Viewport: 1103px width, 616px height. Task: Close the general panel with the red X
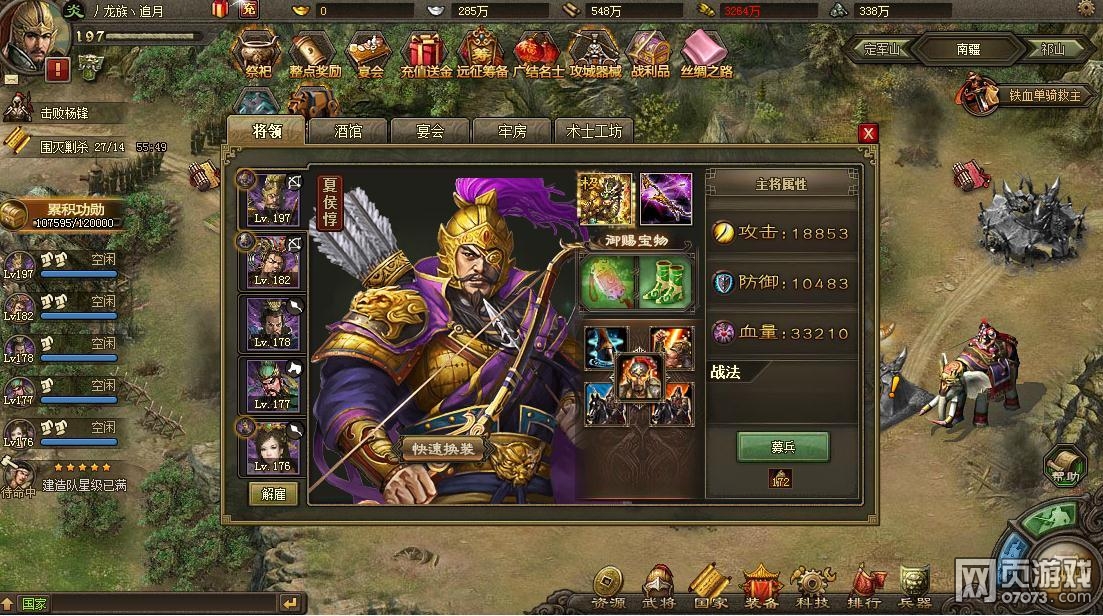coord(868,133)
